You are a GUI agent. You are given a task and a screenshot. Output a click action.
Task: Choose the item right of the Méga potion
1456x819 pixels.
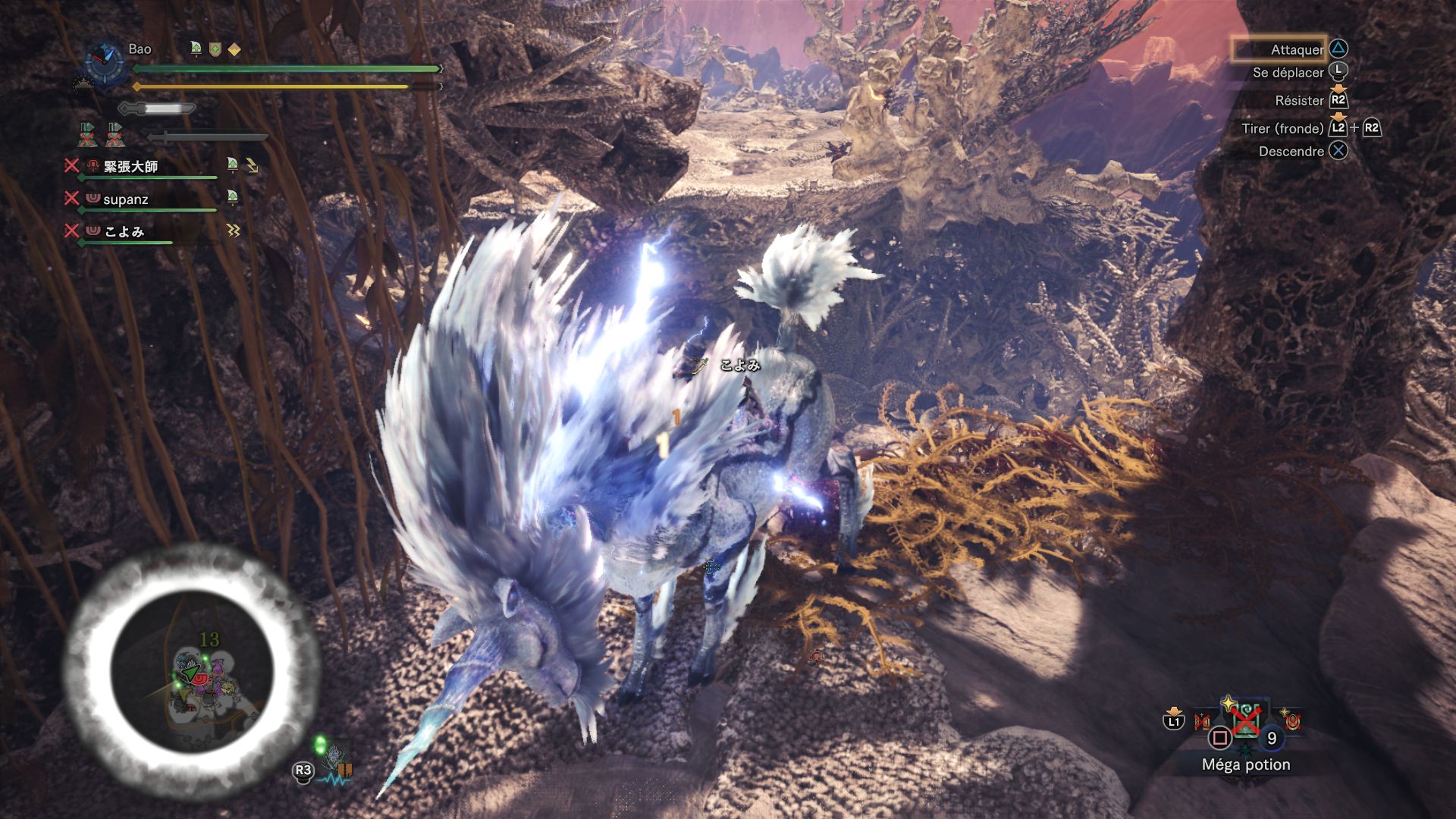1291,720
